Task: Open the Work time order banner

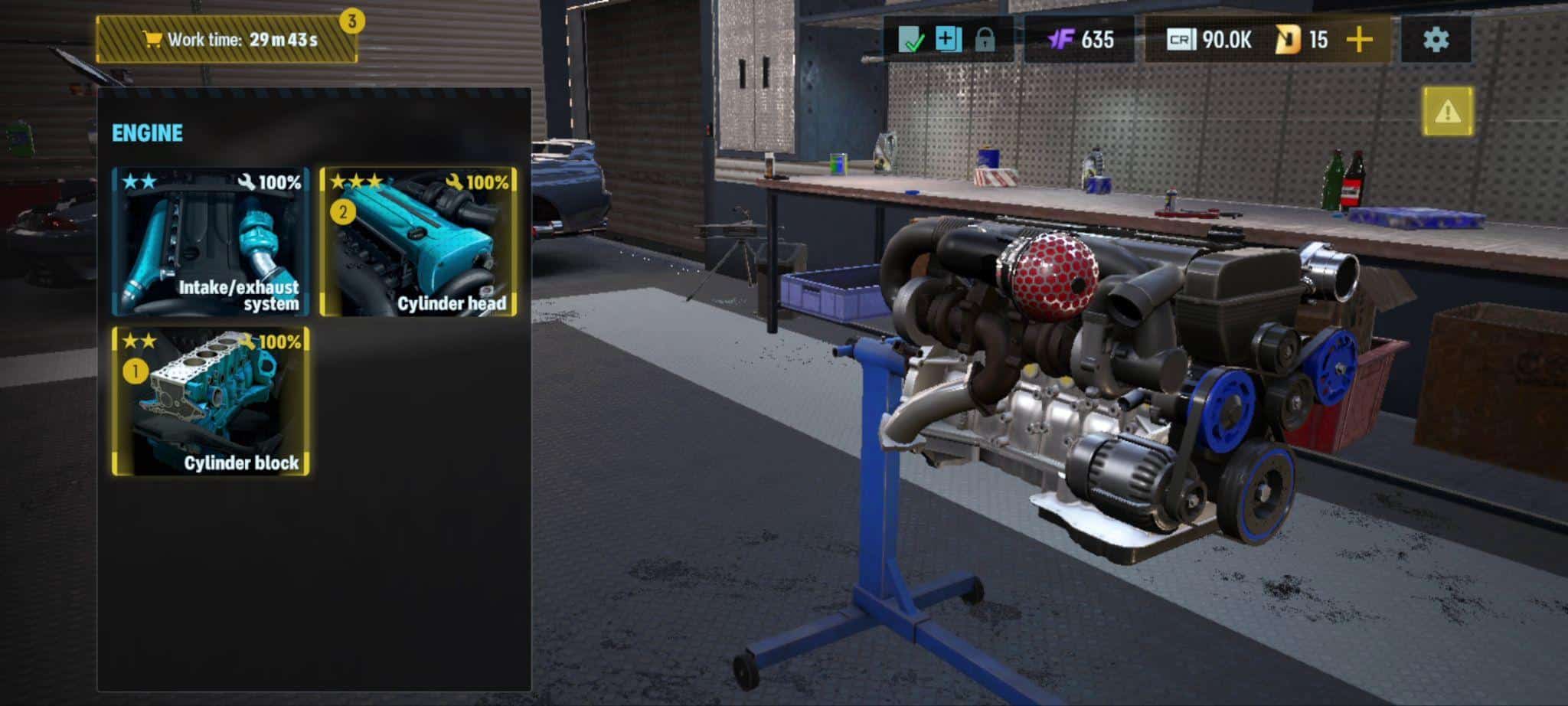Action: (227, 40)
